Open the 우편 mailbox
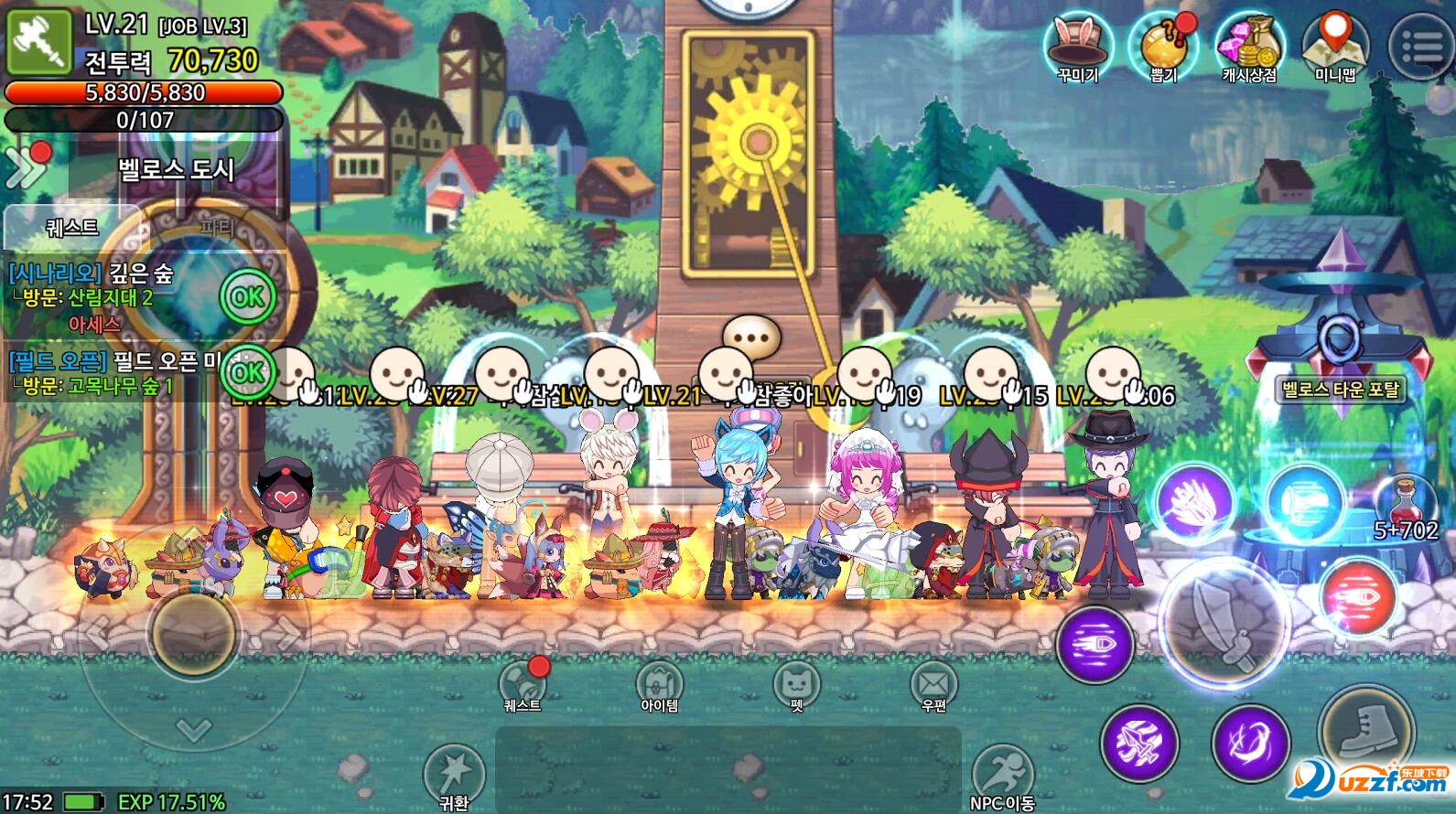 click(x=933, y=684)
